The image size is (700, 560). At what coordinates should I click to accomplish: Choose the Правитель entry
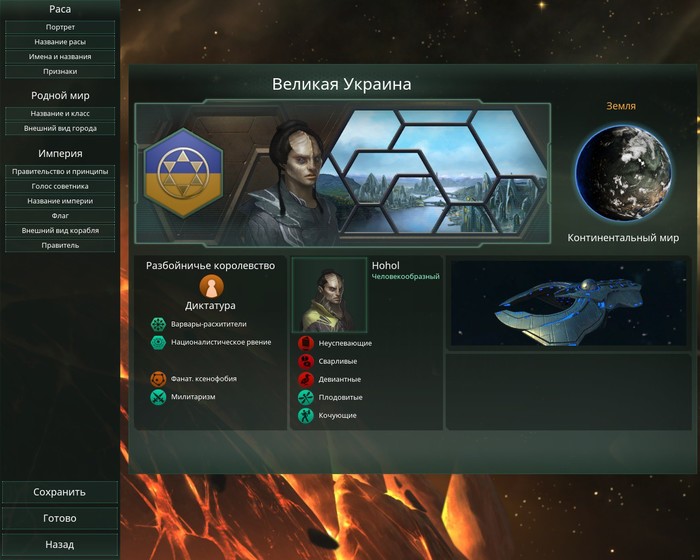tap(60, 246)
